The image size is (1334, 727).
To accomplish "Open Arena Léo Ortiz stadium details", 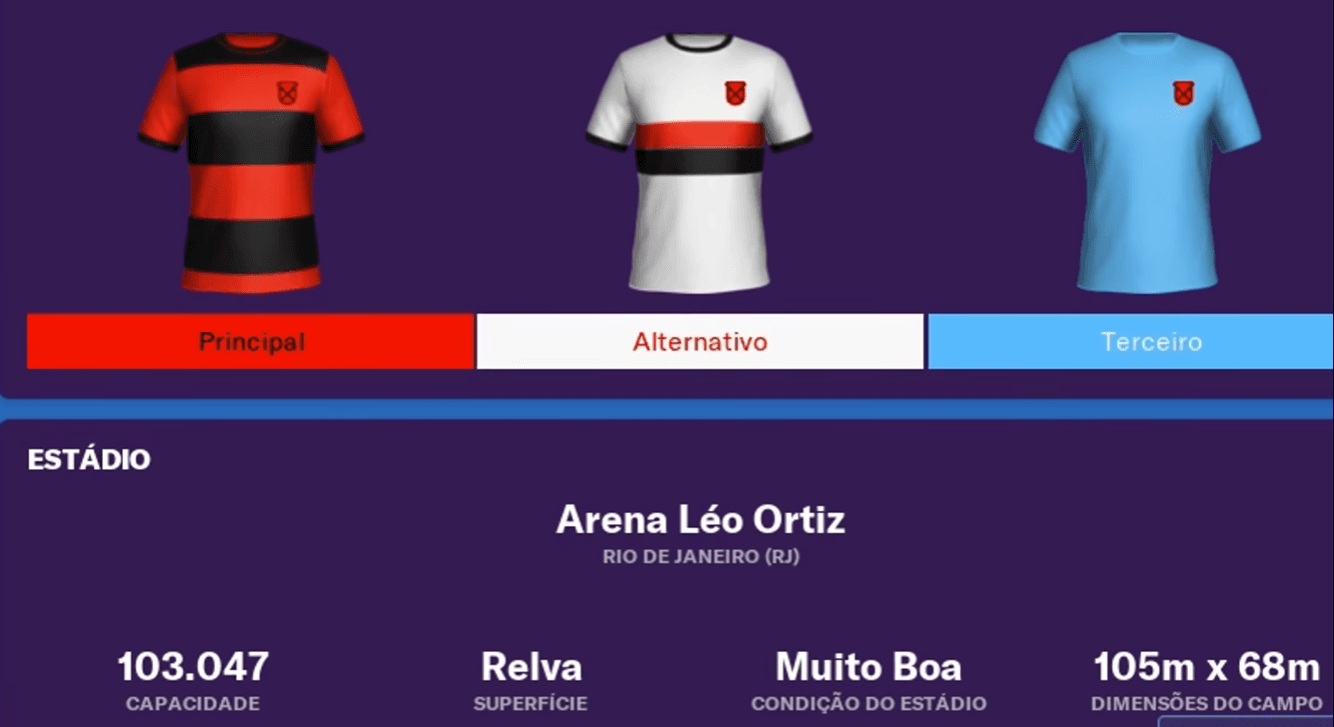I will (700, 519).
